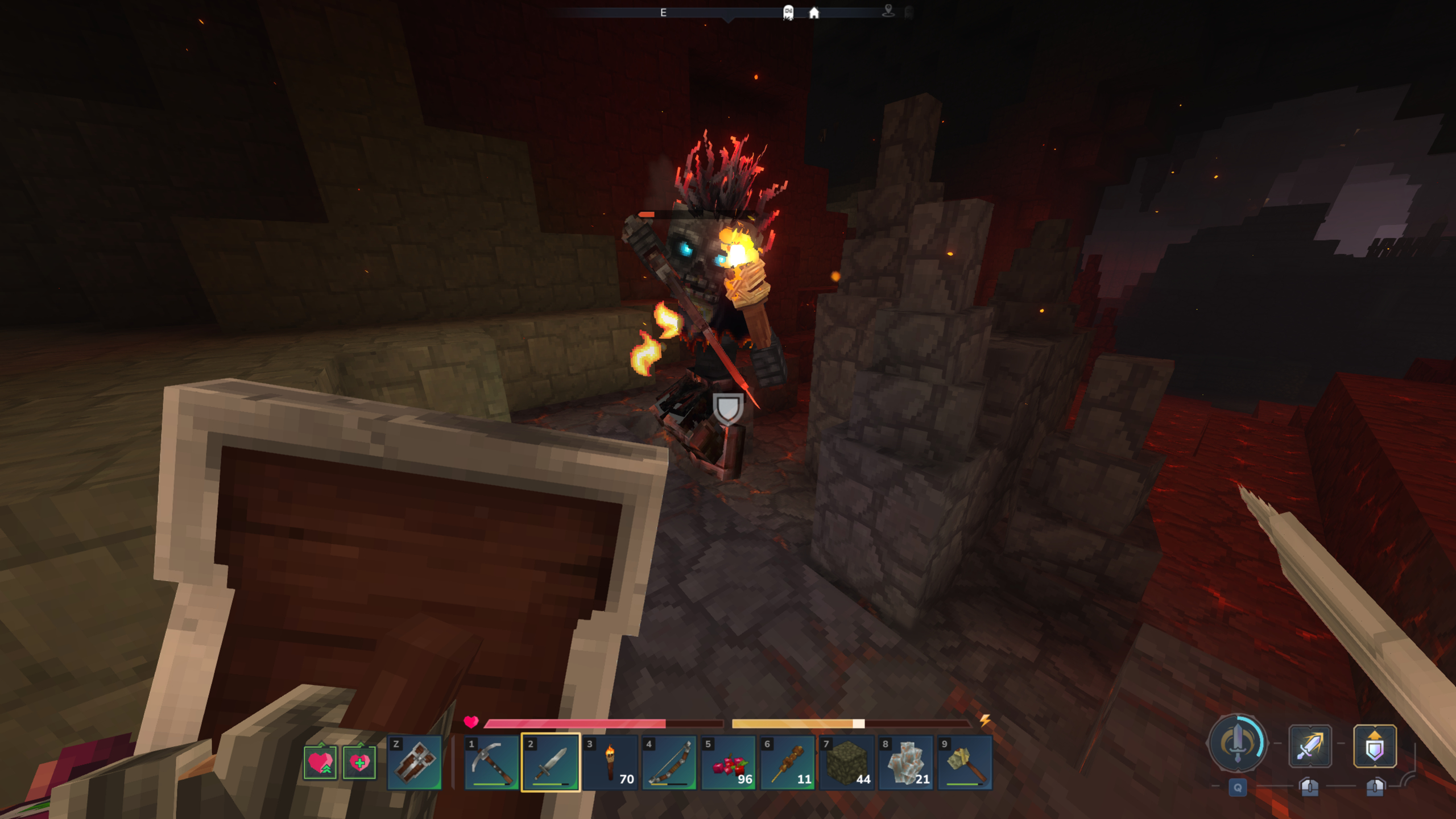Toggle the health regeneration buff icon

point(321,762)
